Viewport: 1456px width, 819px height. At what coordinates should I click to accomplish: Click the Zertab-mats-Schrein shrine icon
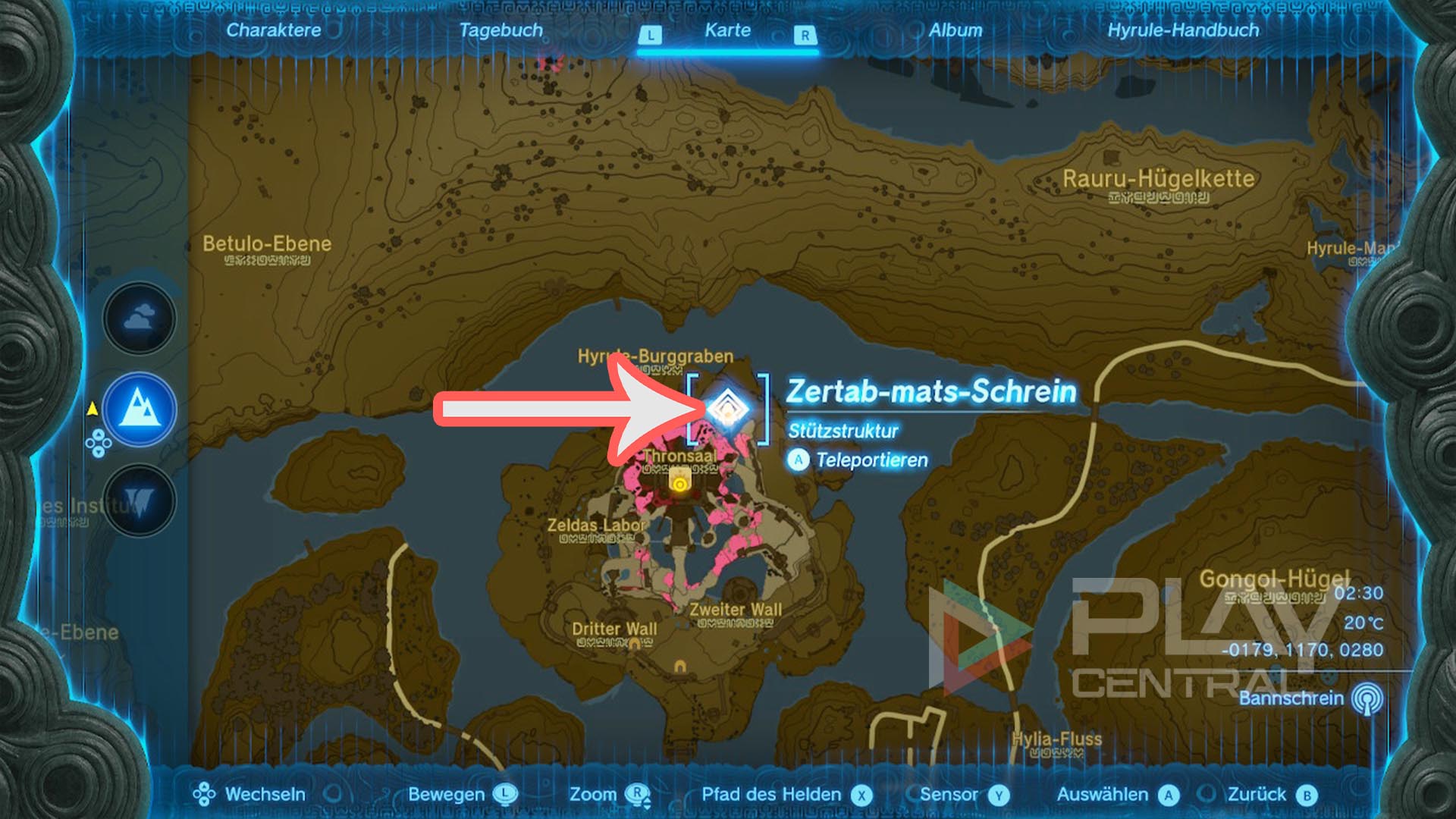(x=730, y=409)
